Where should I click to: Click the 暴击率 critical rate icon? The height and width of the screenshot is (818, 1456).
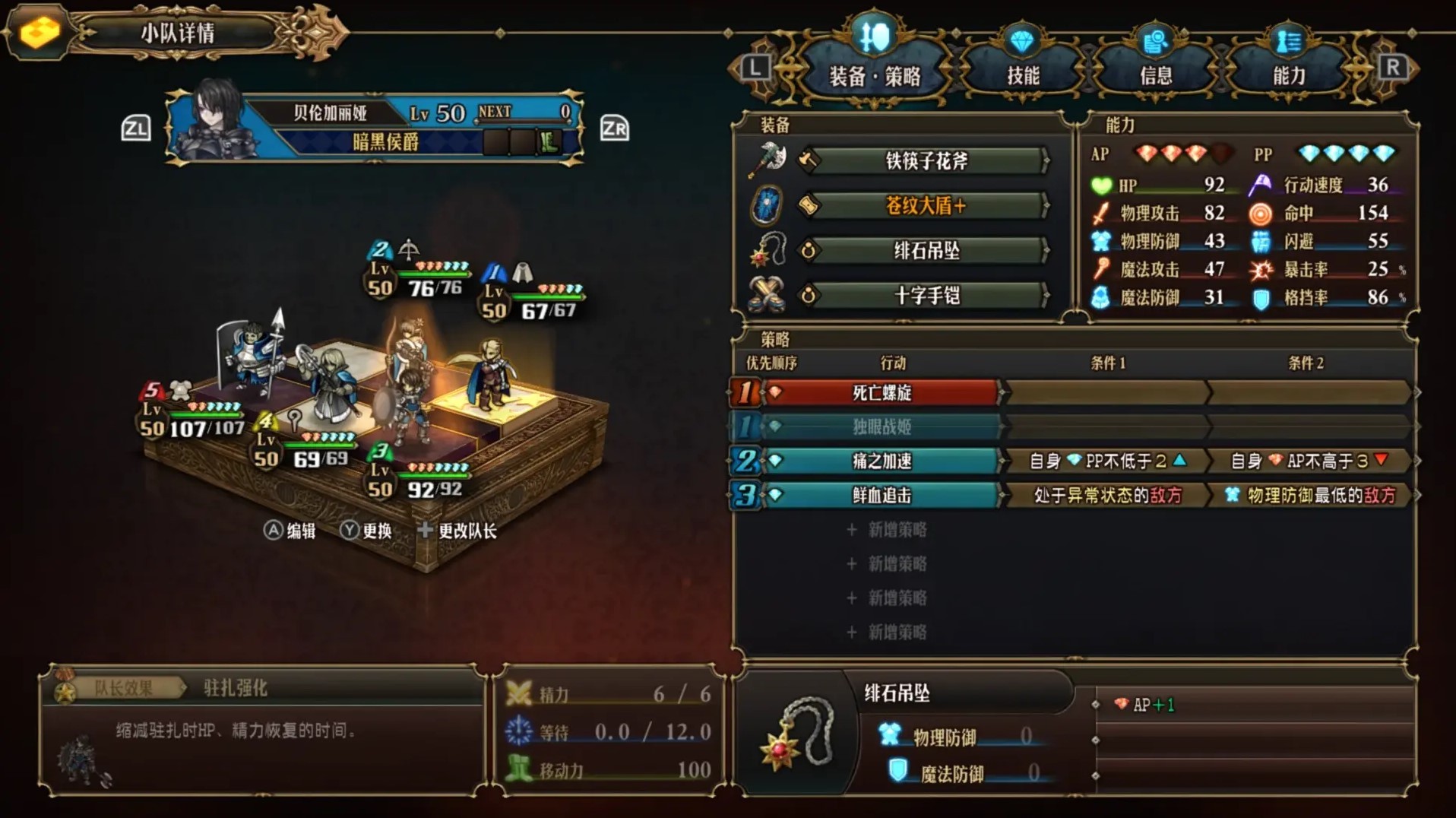tap(1261, 269)
